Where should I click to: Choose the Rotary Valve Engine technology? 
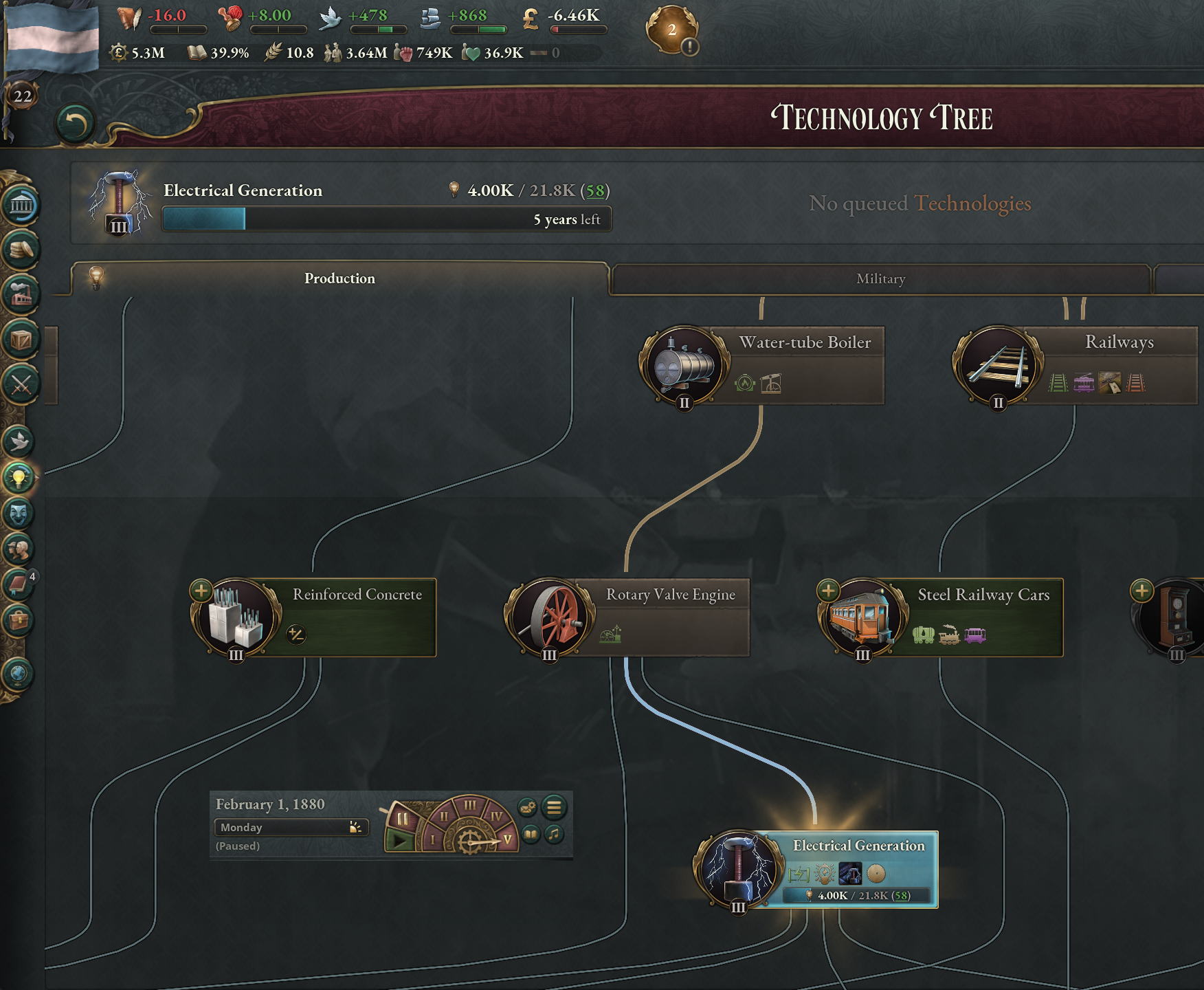(670, 595)
